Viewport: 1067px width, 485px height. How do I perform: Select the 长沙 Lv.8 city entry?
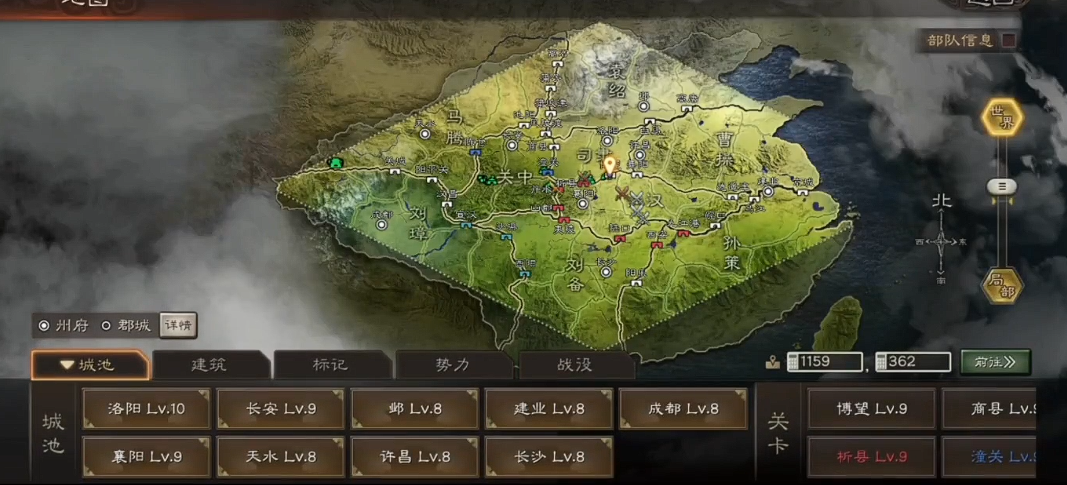(x=549, y=457)
